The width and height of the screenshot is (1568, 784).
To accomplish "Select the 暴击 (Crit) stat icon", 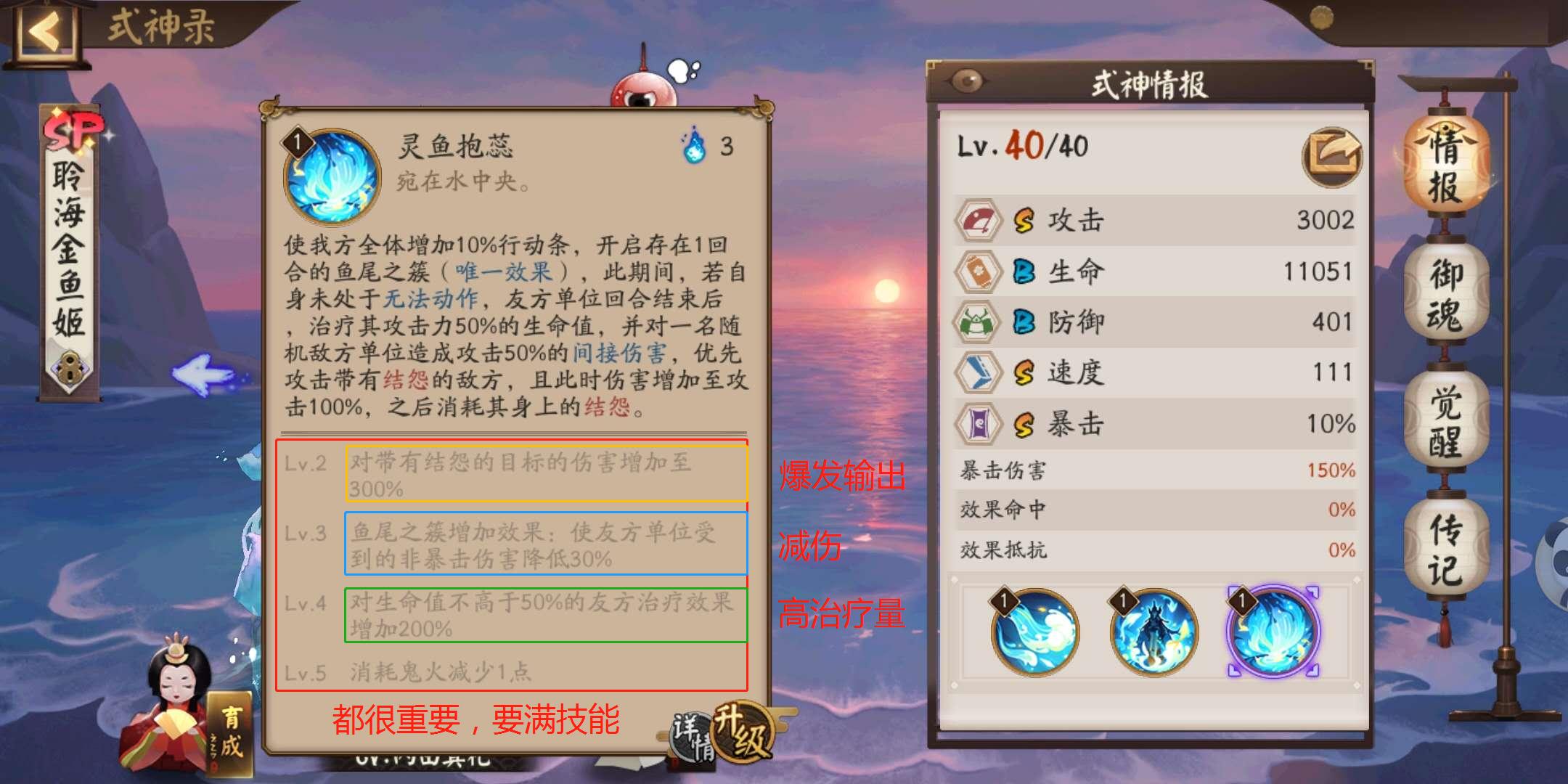I will 979,423.
